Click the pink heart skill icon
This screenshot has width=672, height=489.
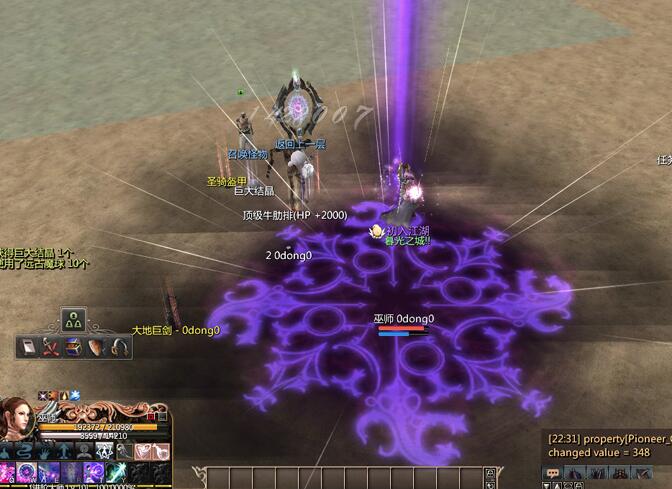click(x=140, y=451)
